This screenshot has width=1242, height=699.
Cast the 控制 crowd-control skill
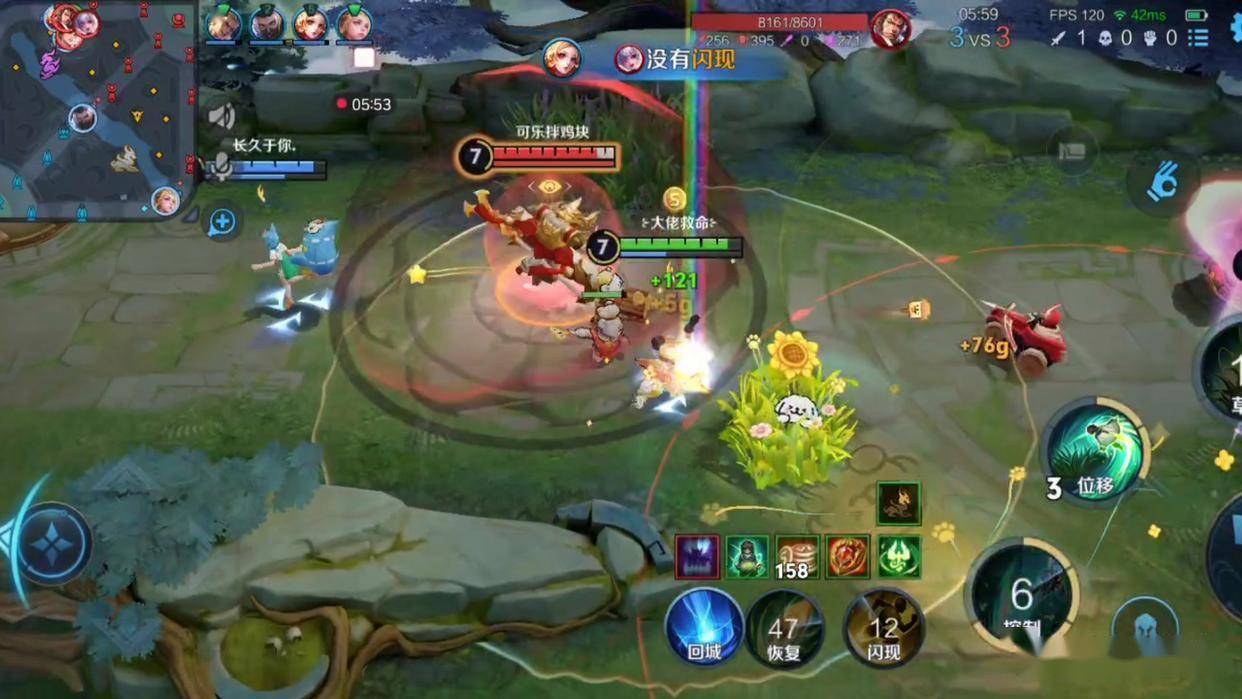click(1021, 595)
